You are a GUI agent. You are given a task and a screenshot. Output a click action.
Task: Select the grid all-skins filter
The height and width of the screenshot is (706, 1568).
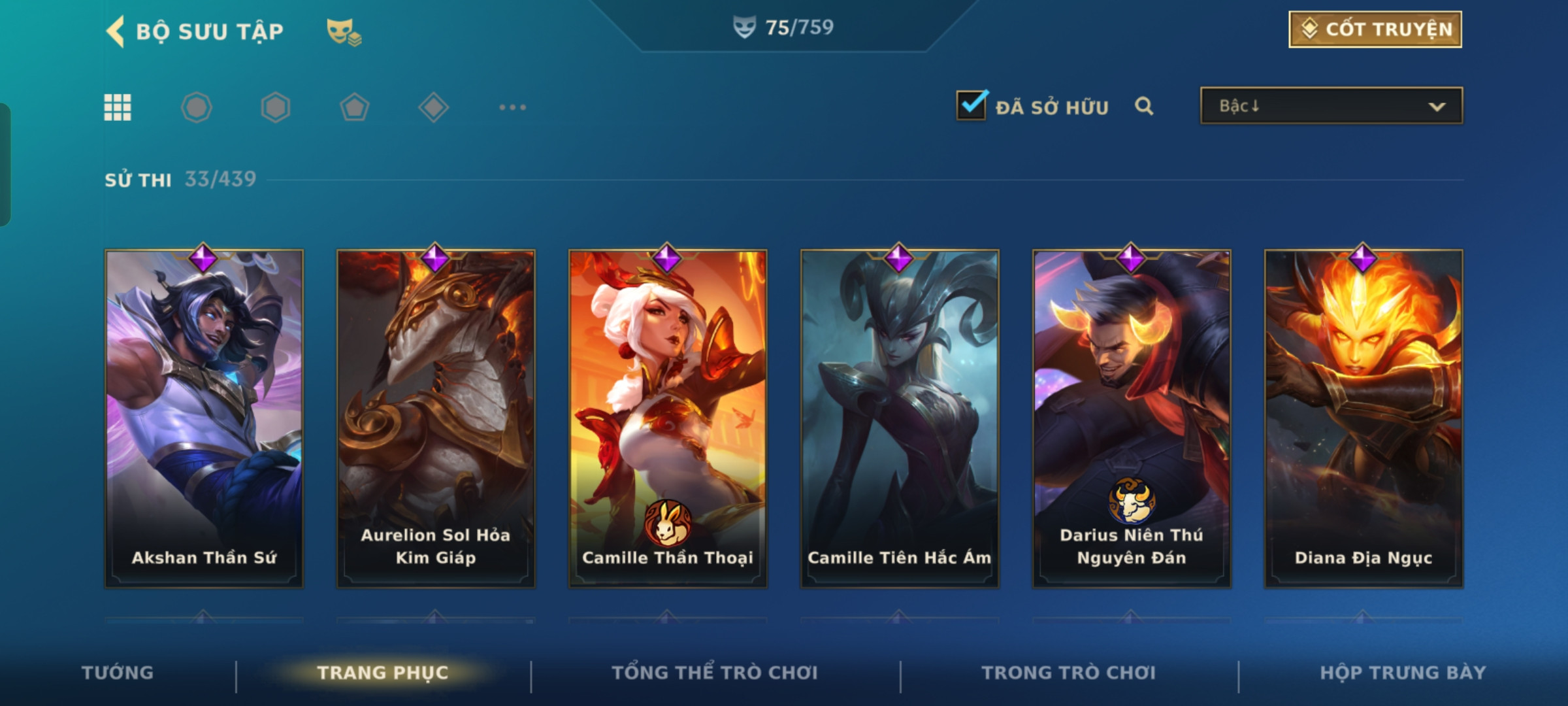pyautogui.click(x=118, y=107)
